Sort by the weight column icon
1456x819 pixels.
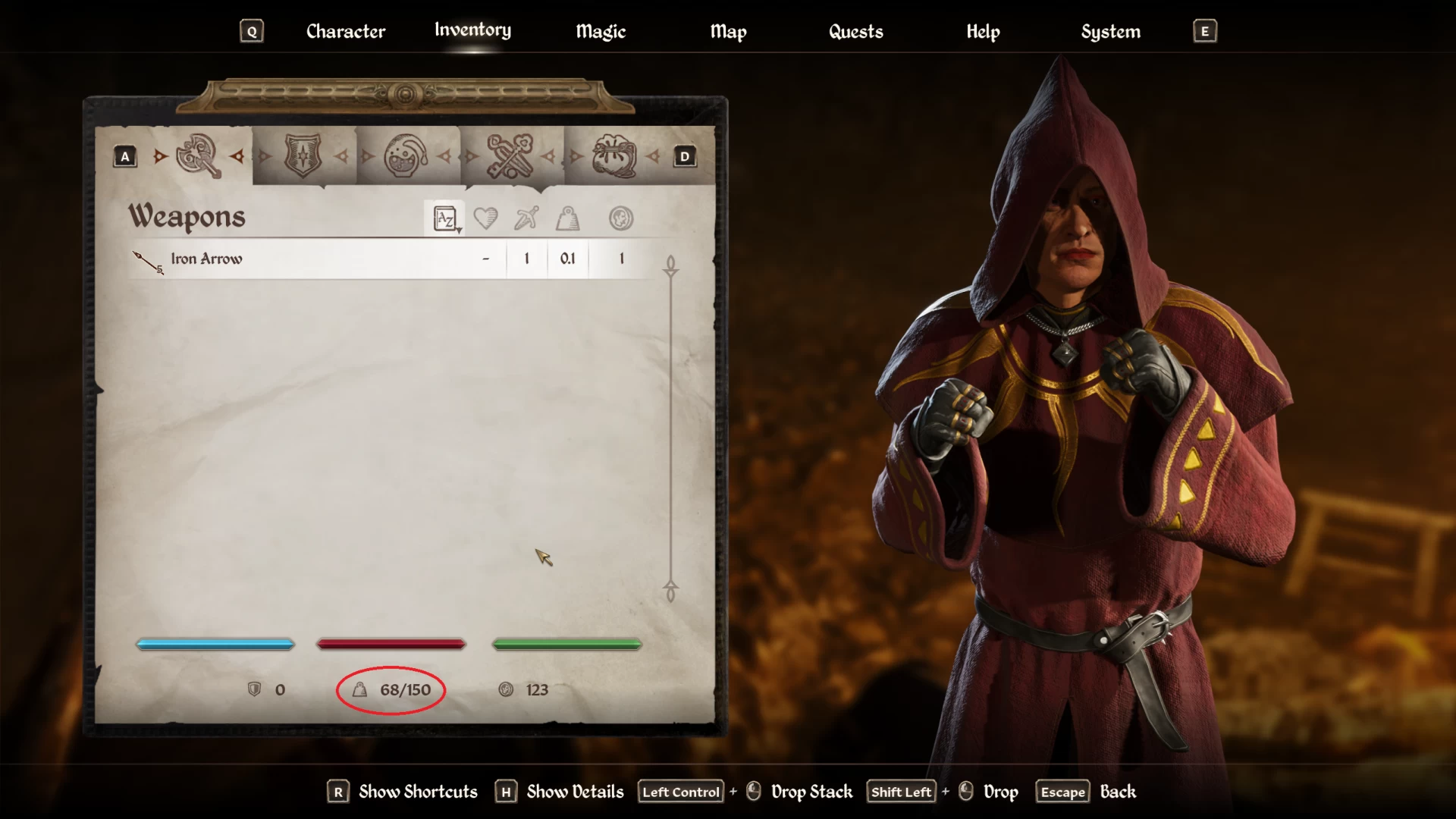click(567, 219)
